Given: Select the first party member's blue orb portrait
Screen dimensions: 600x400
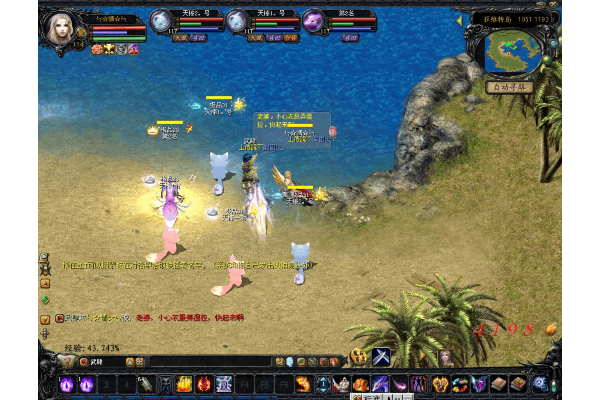Looking at the screenshot, I should (162, 20).
